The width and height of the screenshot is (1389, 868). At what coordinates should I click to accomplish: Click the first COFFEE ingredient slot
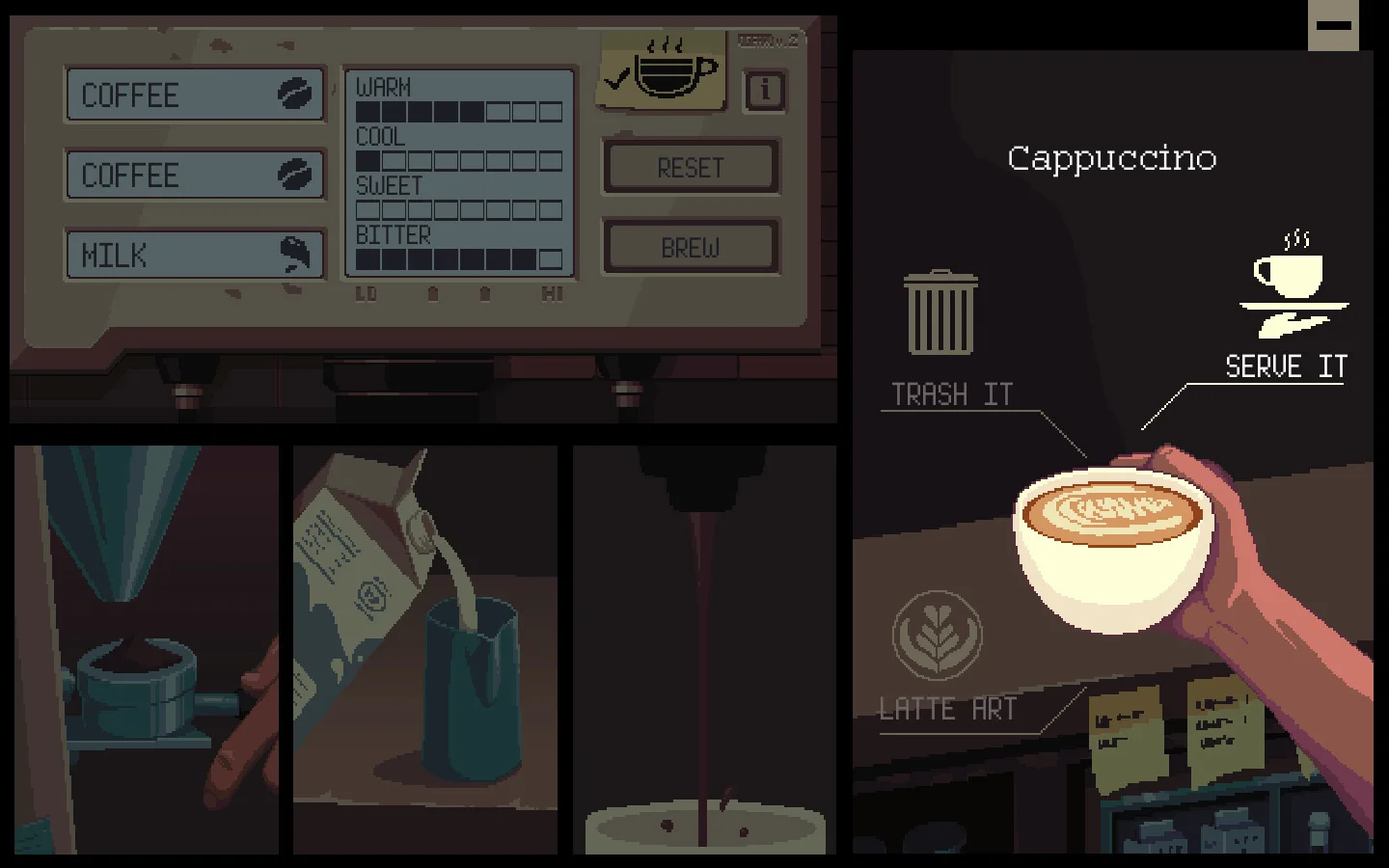pyautogui.click(x=193, y=94)
